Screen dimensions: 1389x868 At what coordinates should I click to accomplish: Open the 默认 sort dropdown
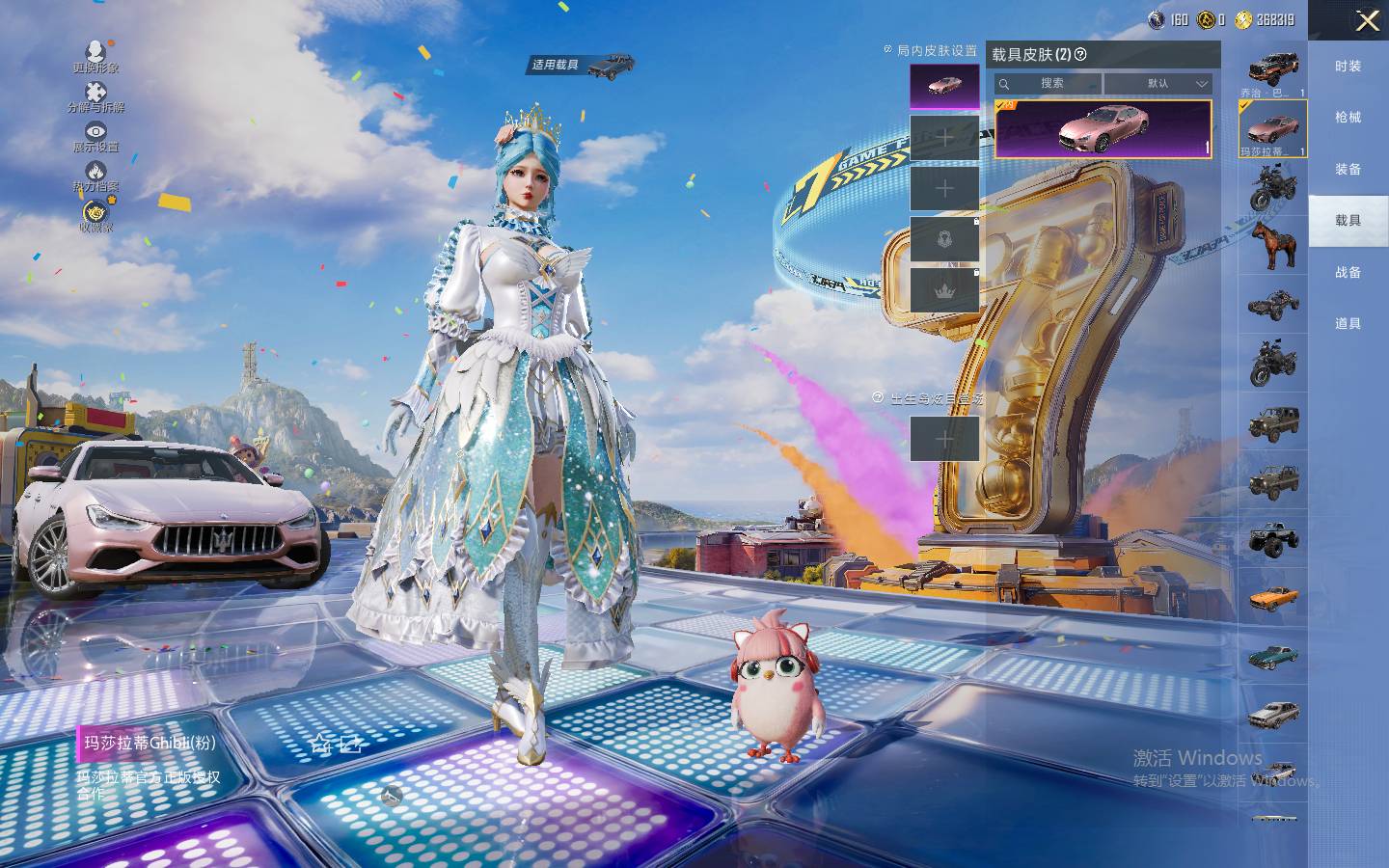point(1157,84)
